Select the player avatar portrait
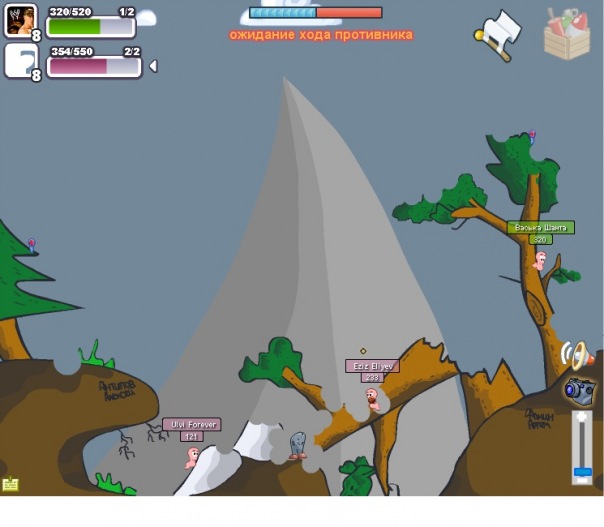The width and height of the screenshot is (604, 527). pyautogui.click(x=20, y=20)
